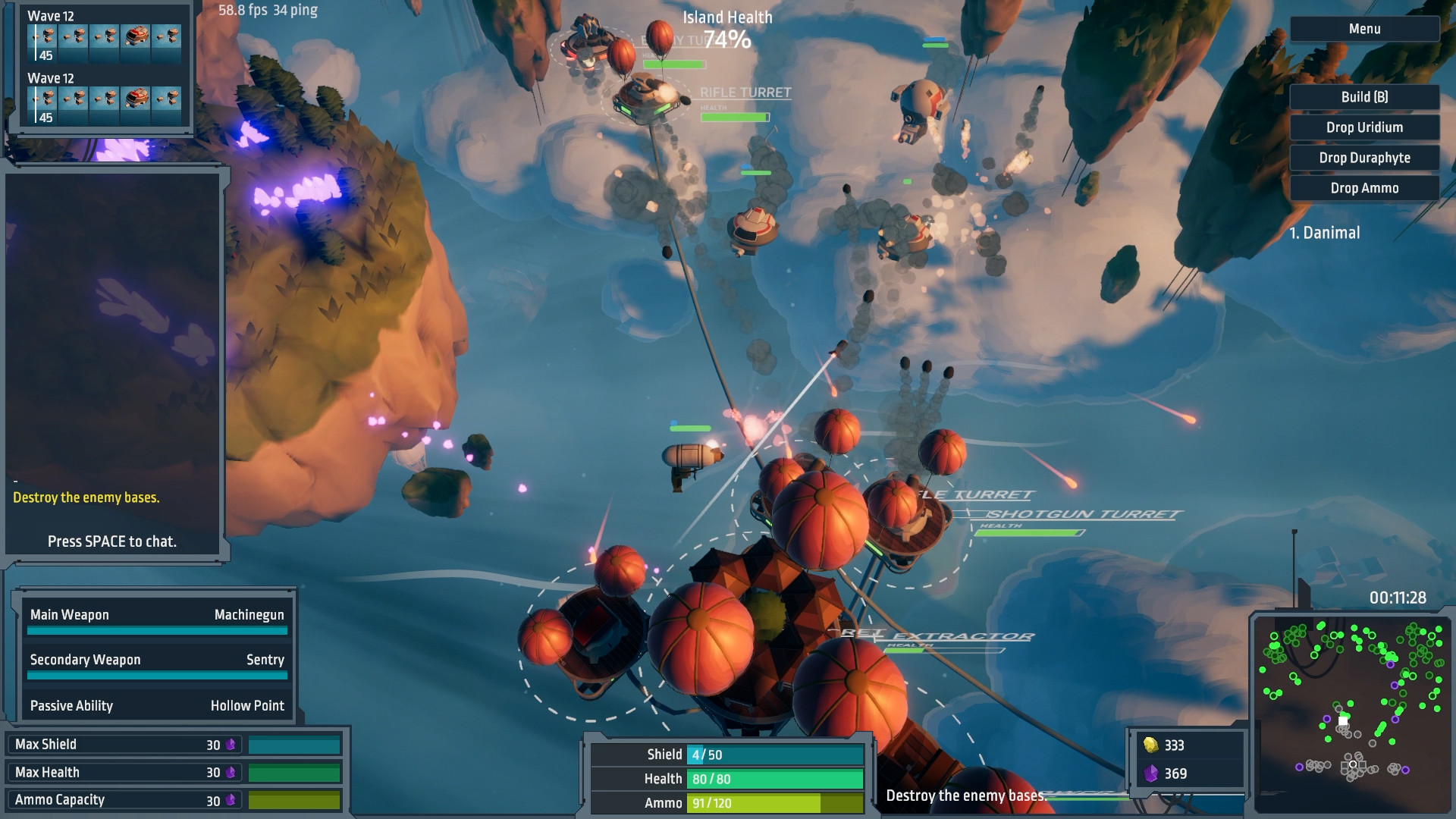The width and height of the screenshot is (1456, 819).
Task: Toggle the Machinegun main weapon slot
Action: [157, 615]
